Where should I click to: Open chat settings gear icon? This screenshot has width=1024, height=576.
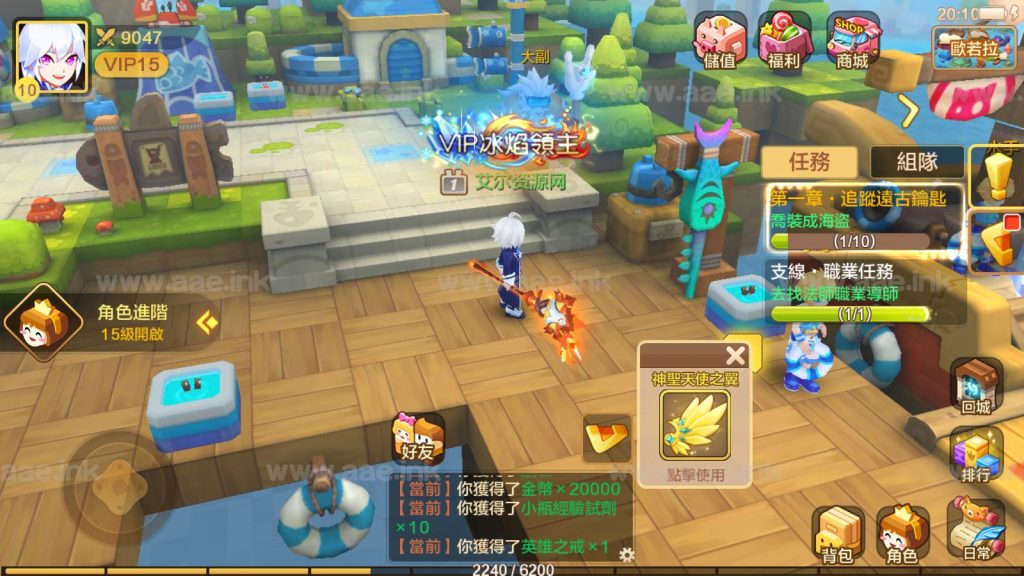[627, 554]
